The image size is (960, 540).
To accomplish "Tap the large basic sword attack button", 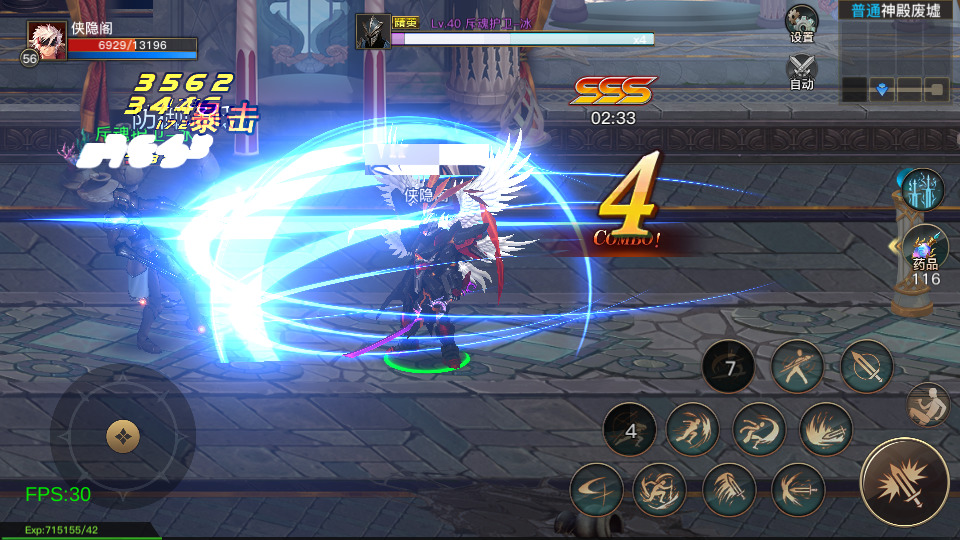I will (x=904, y=482).
